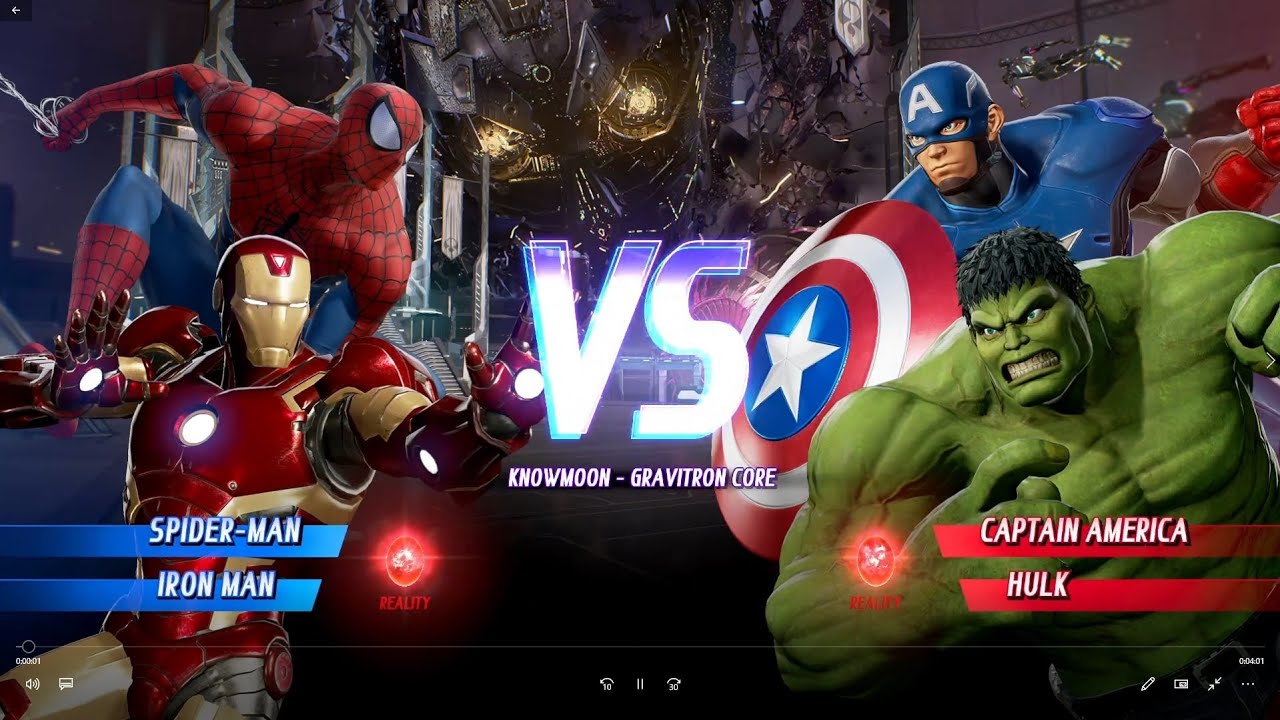Rewind the video 10 seconds

(x=606, y=683)
